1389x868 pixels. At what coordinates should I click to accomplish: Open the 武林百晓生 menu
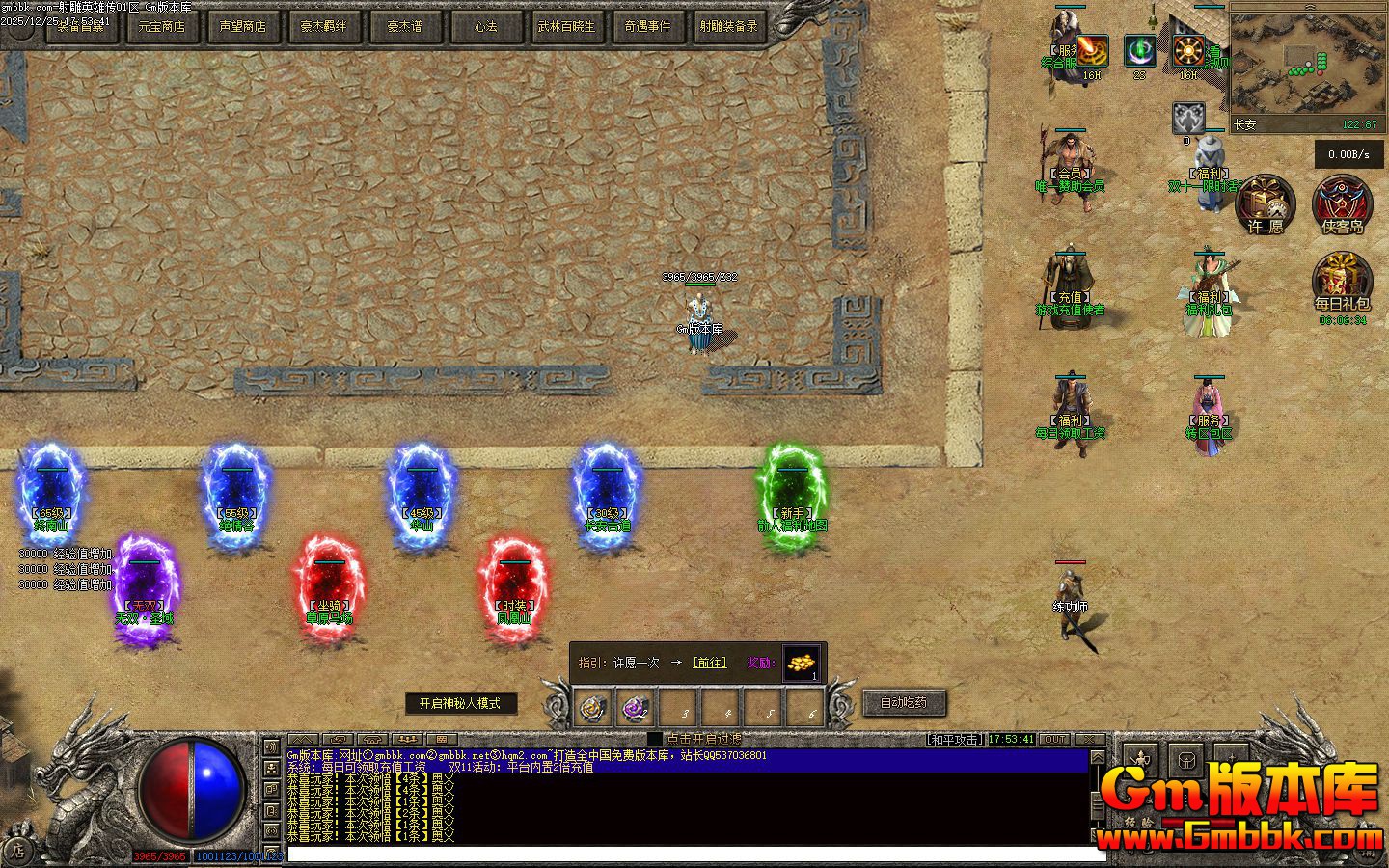[x=567, y=27]
